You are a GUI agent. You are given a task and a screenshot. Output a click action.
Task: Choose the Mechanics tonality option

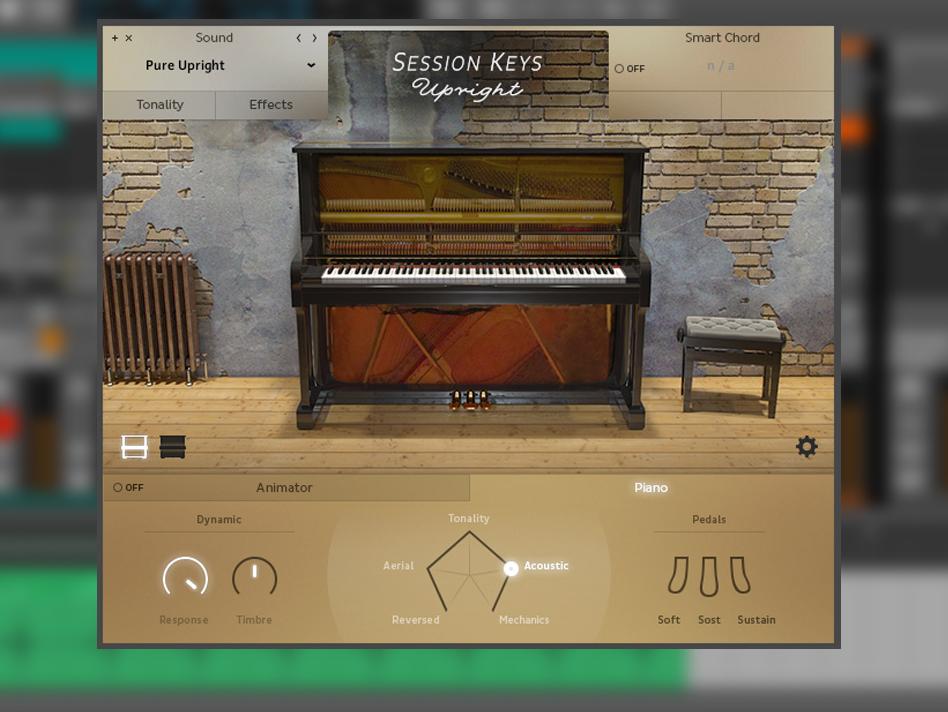pyautogui.click(x=524, y=620)
